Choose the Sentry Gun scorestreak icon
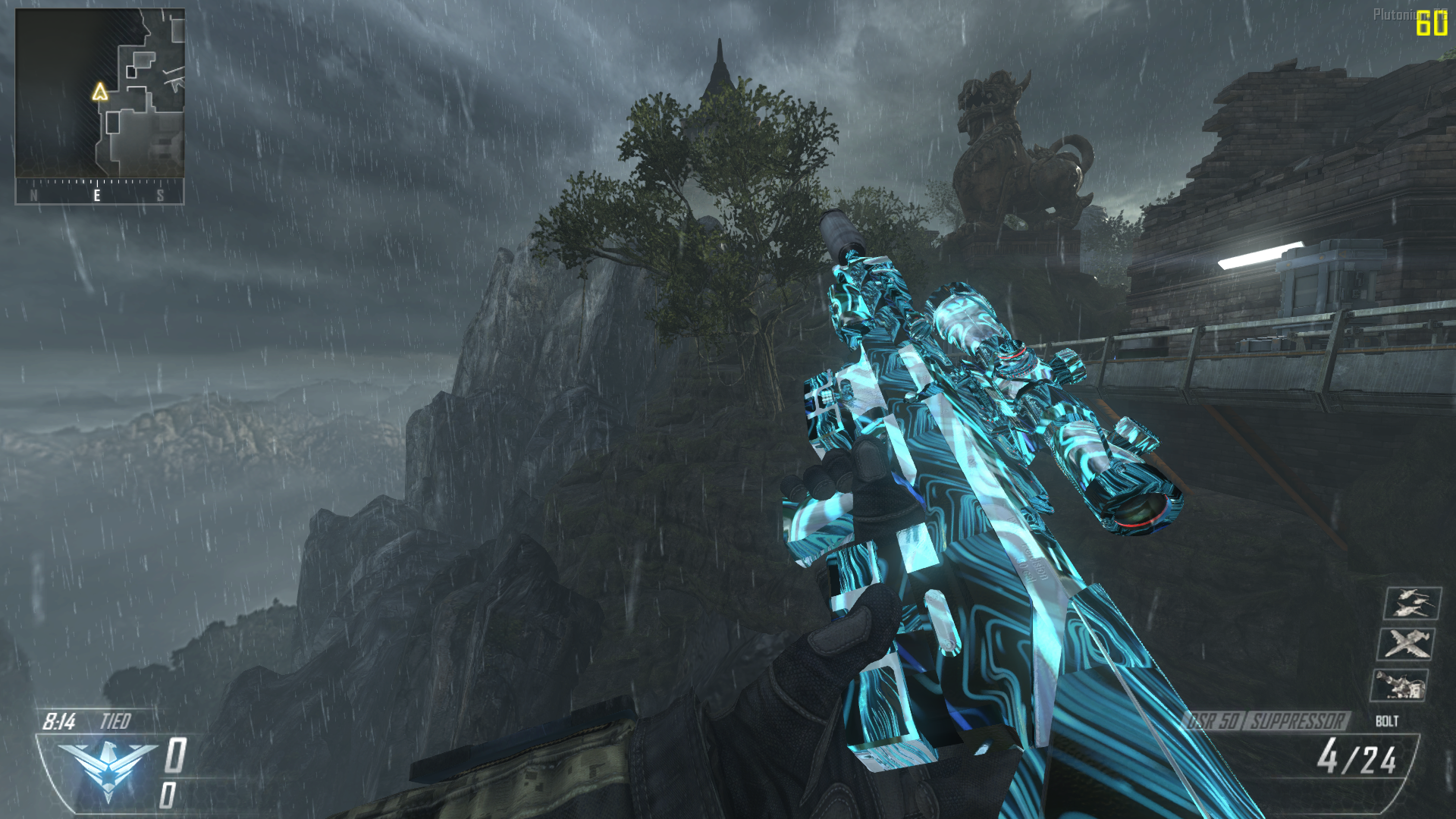Screen dimensions: 1456x819 1399,686
